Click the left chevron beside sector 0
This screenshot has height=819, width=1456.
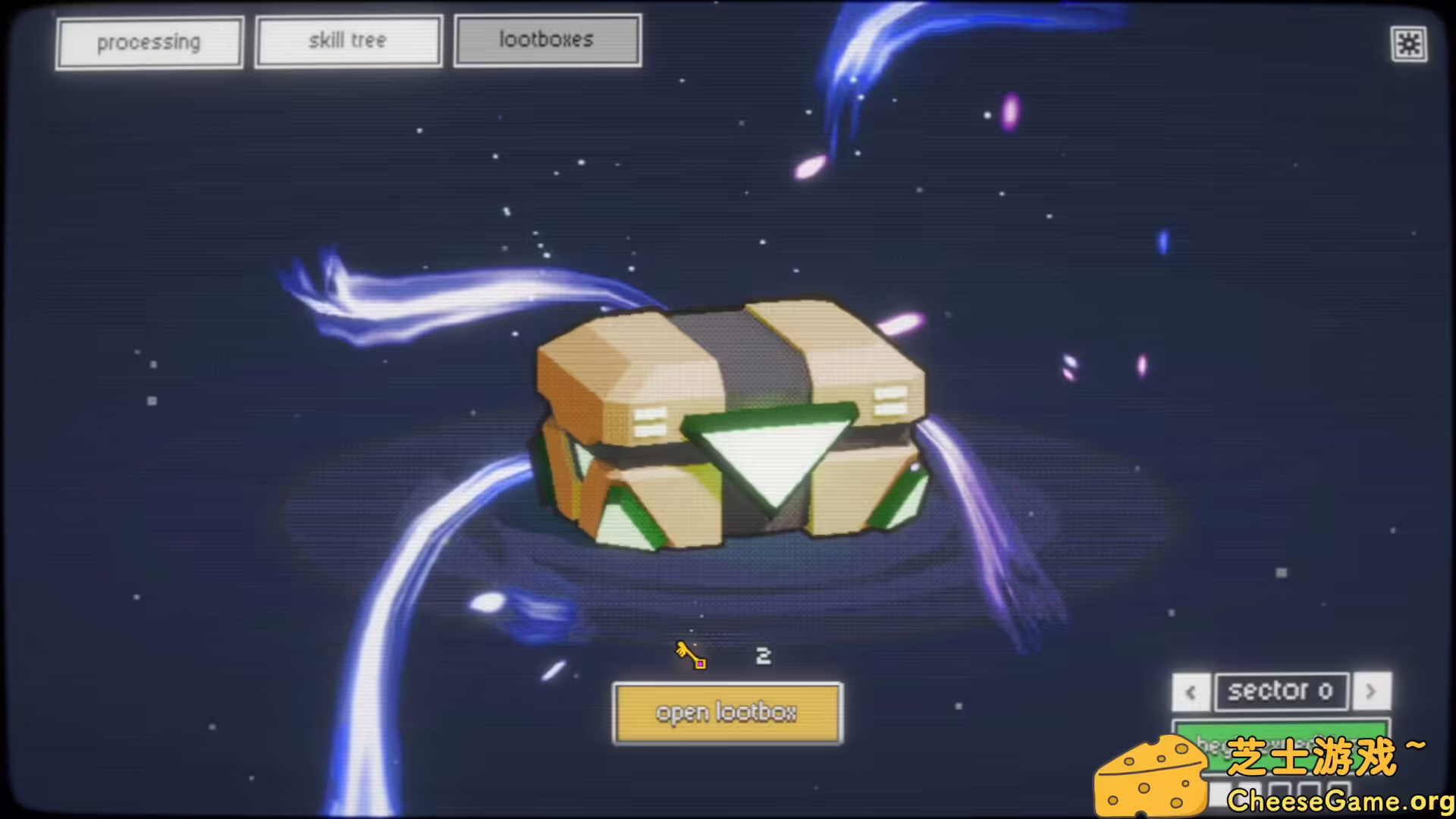coord(1191,692)
